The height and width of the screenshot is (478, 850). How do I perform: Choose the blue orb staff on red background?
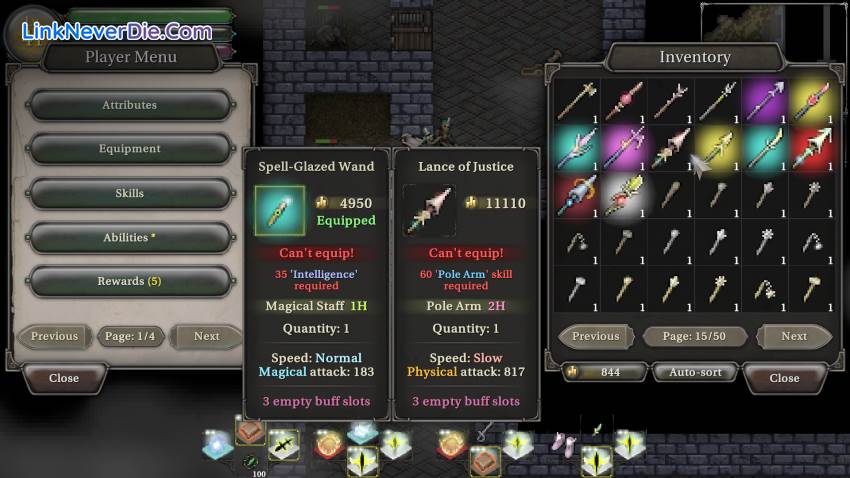577,193
